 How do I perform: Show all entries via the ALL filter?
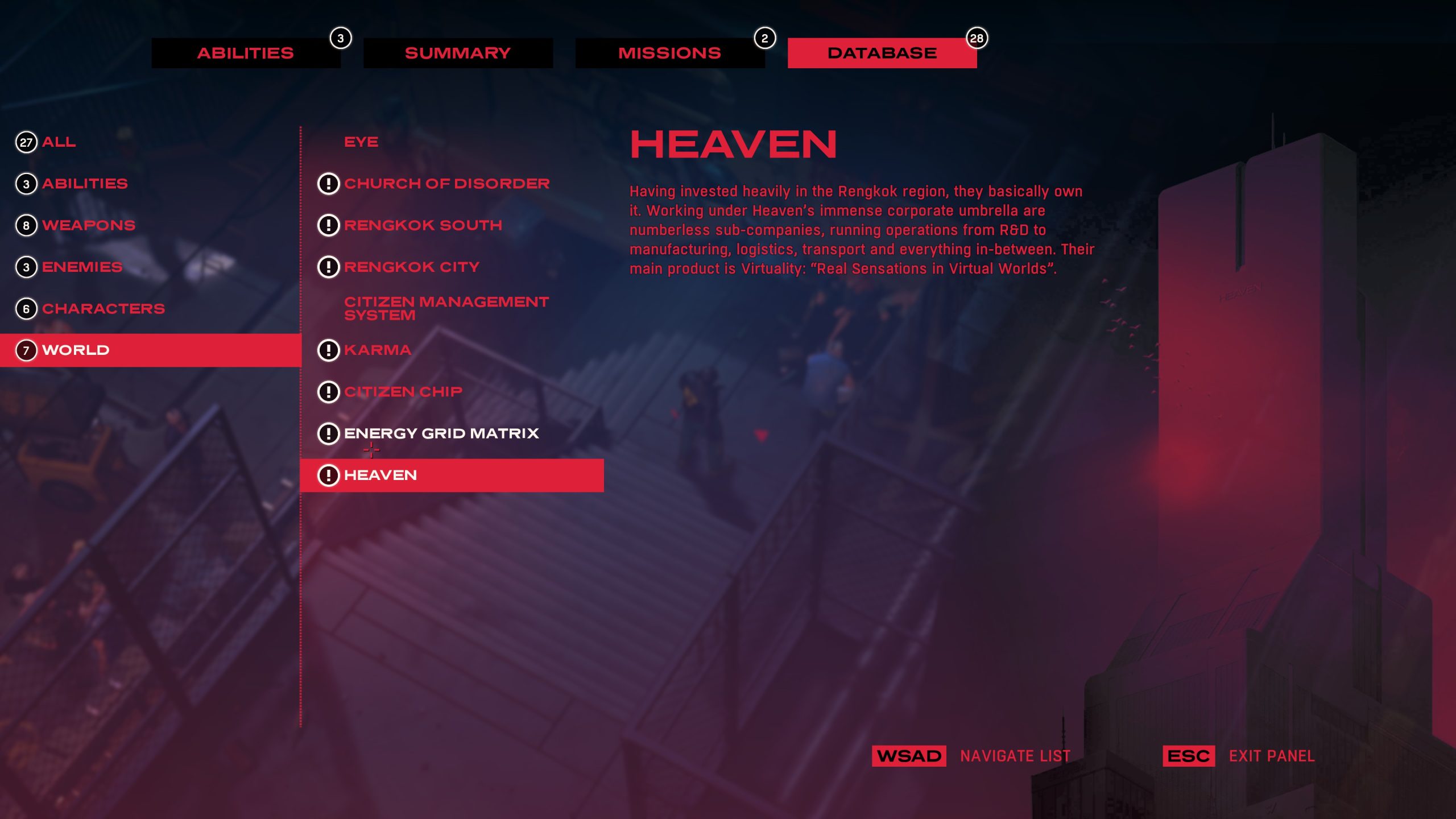pyautogui.click(x=58, y=142)
